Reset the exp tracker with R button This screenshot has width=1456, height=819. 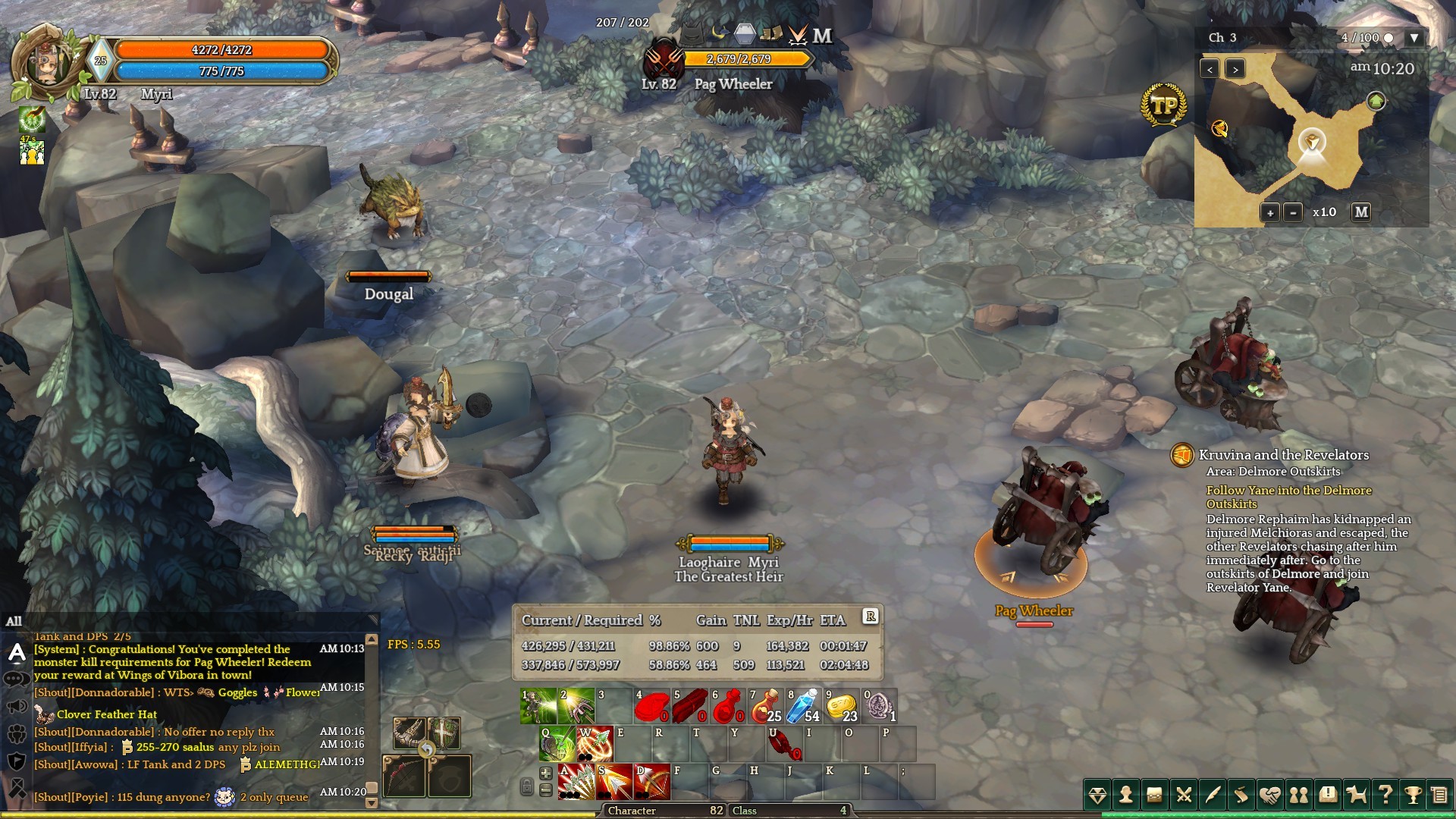[x=871, y=617]
